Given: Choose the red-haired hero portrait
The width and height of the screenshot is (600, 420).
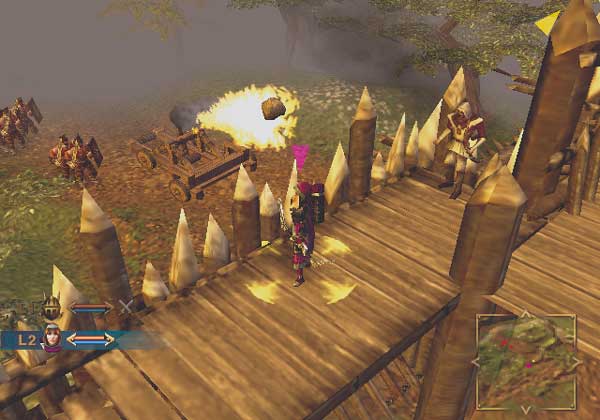Looking at the screenshot, I should tap(52, 338).
